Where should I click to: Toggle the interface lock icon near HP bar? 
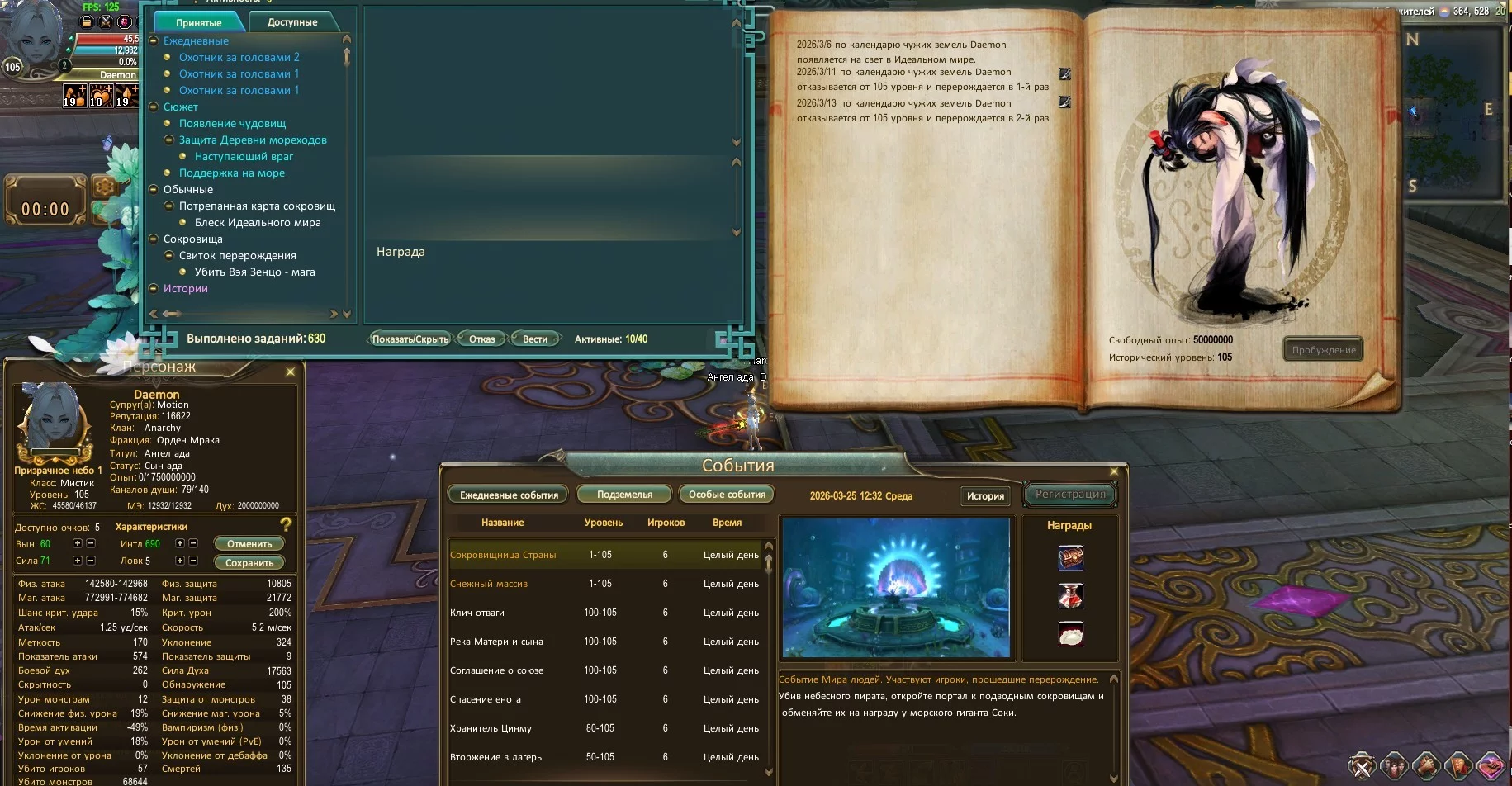click(x=86, y=21)
